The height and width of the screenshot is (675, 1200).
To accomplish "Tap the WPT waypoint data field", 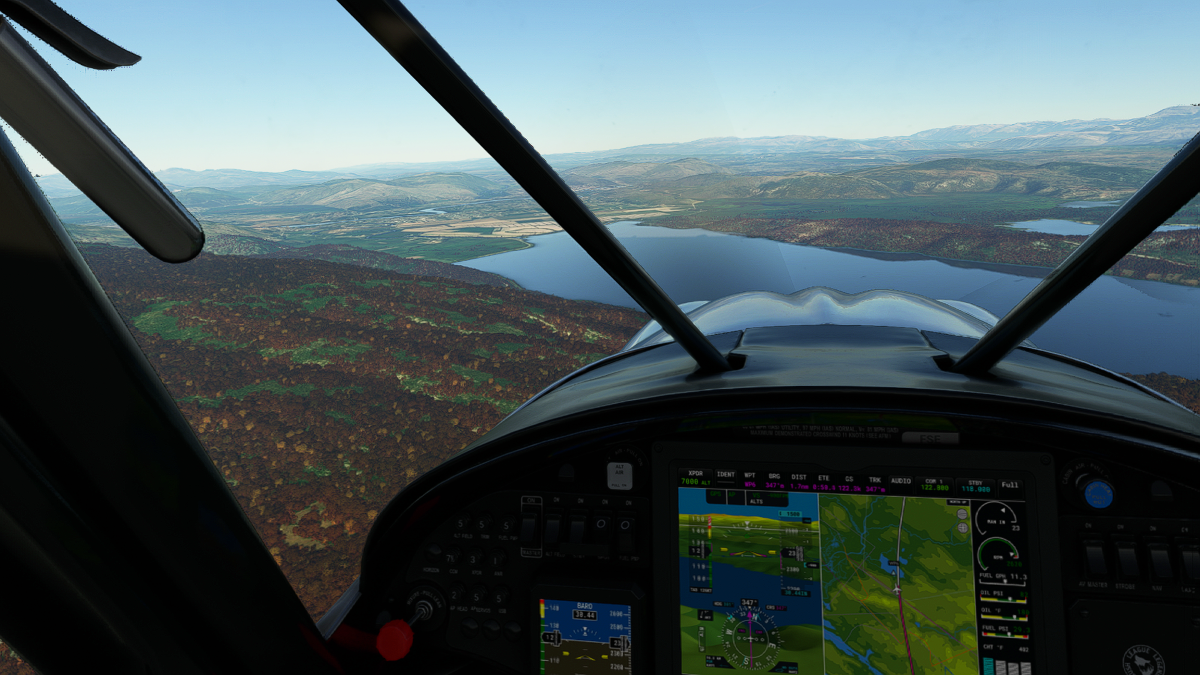I will [750, 481].
